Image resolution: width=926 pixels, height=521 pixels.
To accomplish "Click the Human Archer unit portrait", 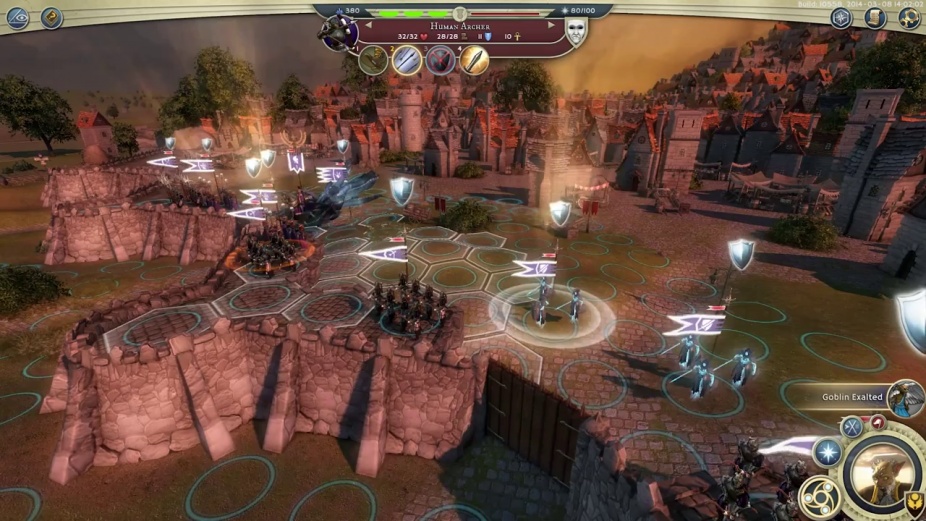I will pos(338,32).
